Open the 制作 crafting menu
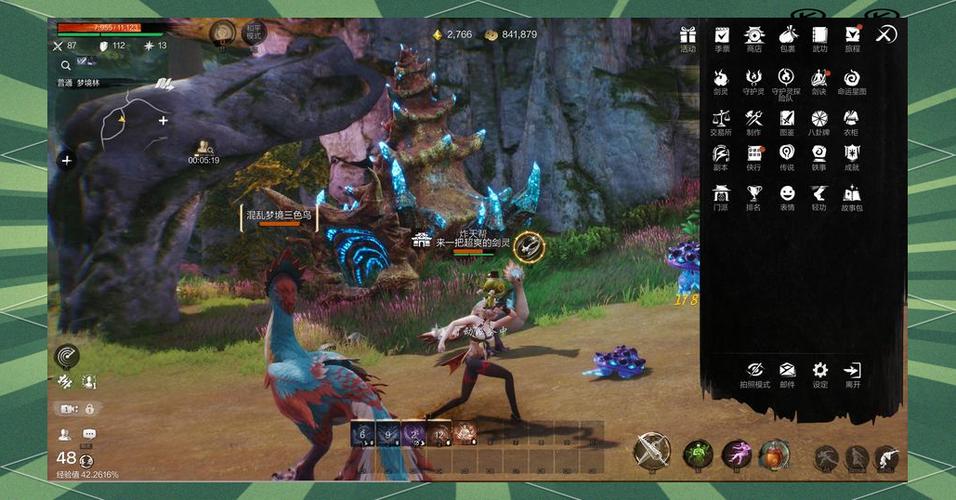Viewport: 956px width, 500px height. tap(754, 119)
